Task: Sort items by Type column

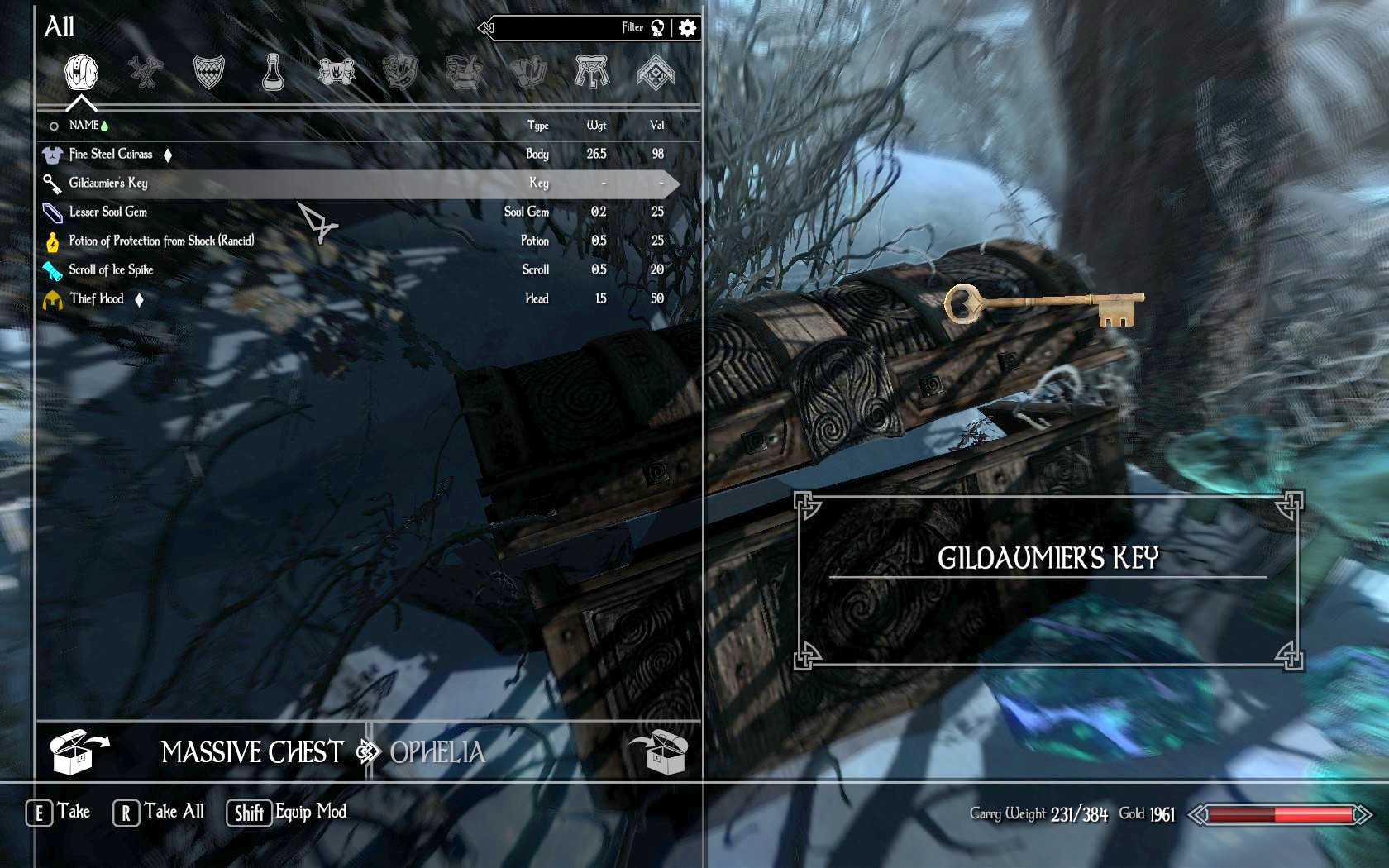Action: 537,125
